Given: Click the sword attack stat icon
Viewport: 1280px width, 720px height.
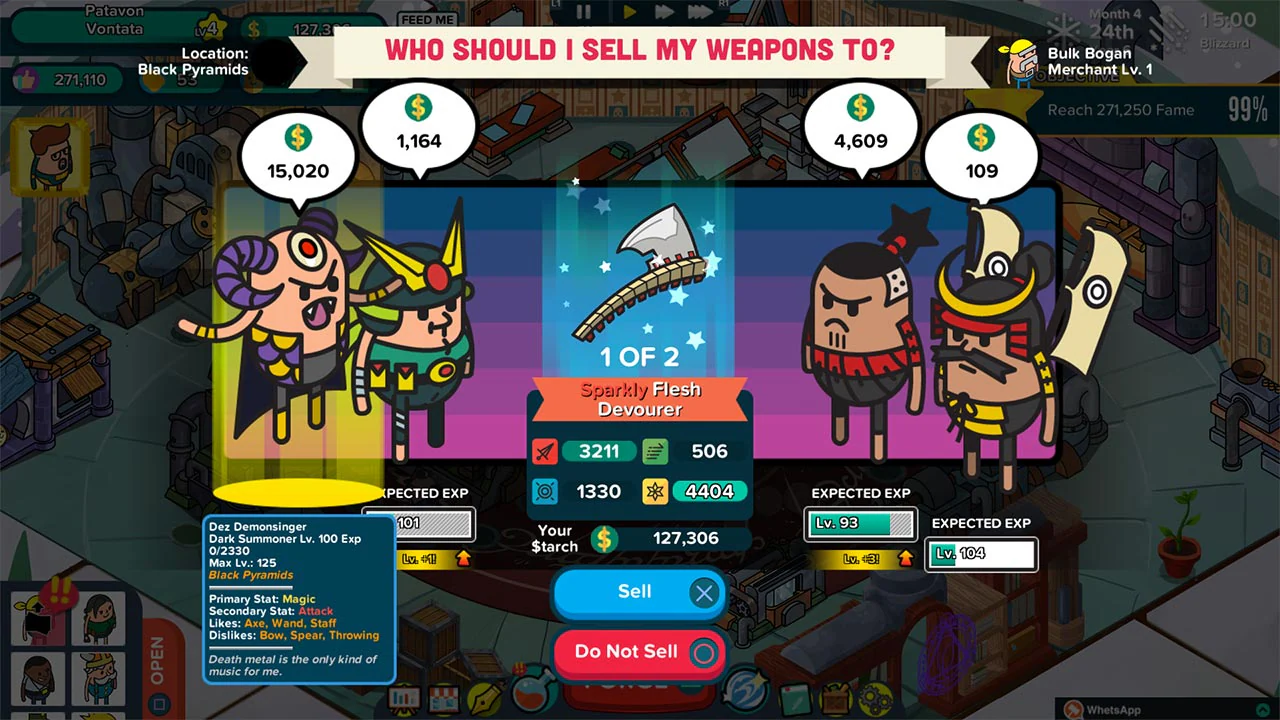Looking at the screenshot, I should 545,451.
